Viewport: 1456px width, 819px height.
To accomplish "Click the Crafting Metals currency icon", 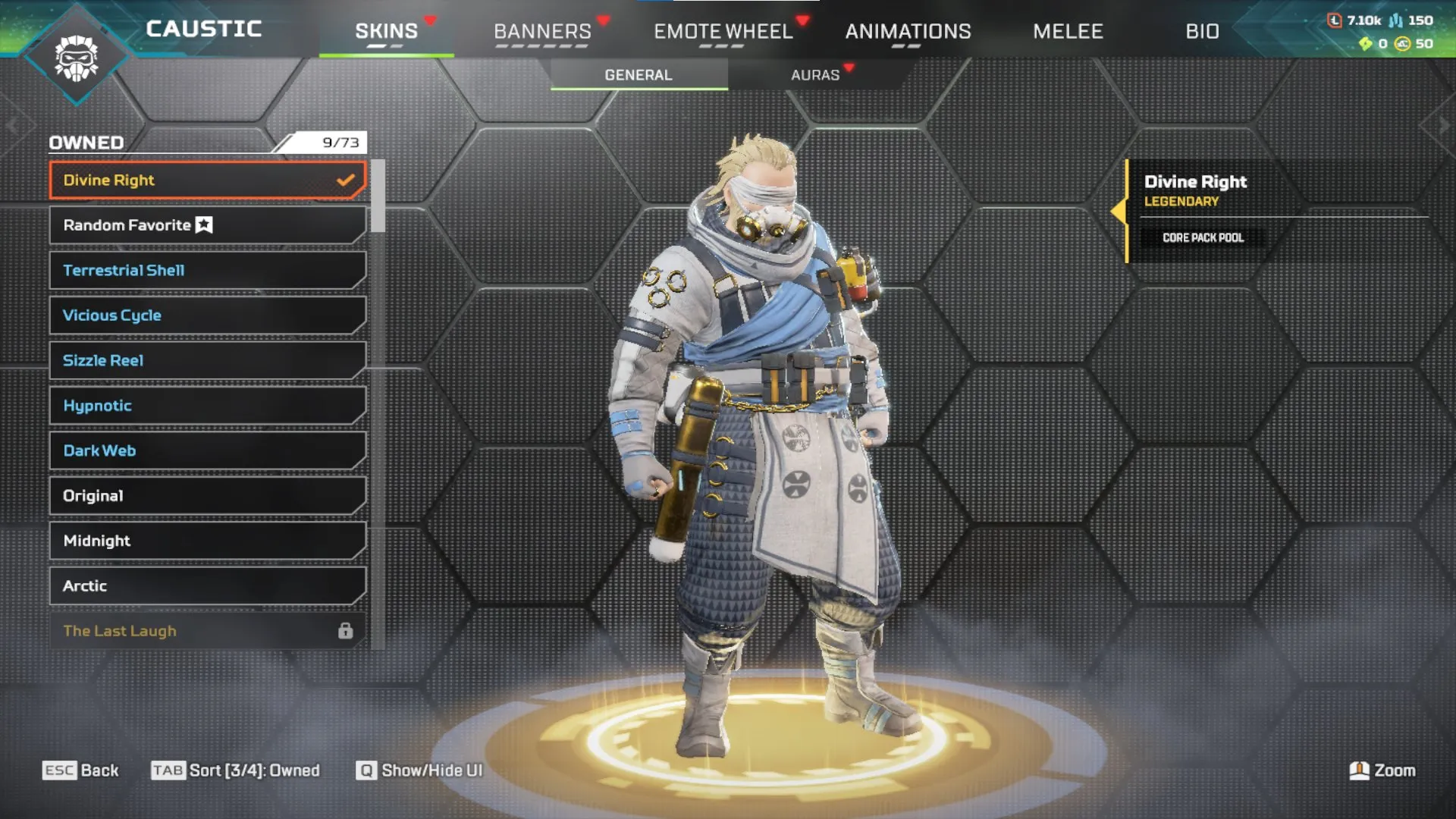I will 1395,20.
